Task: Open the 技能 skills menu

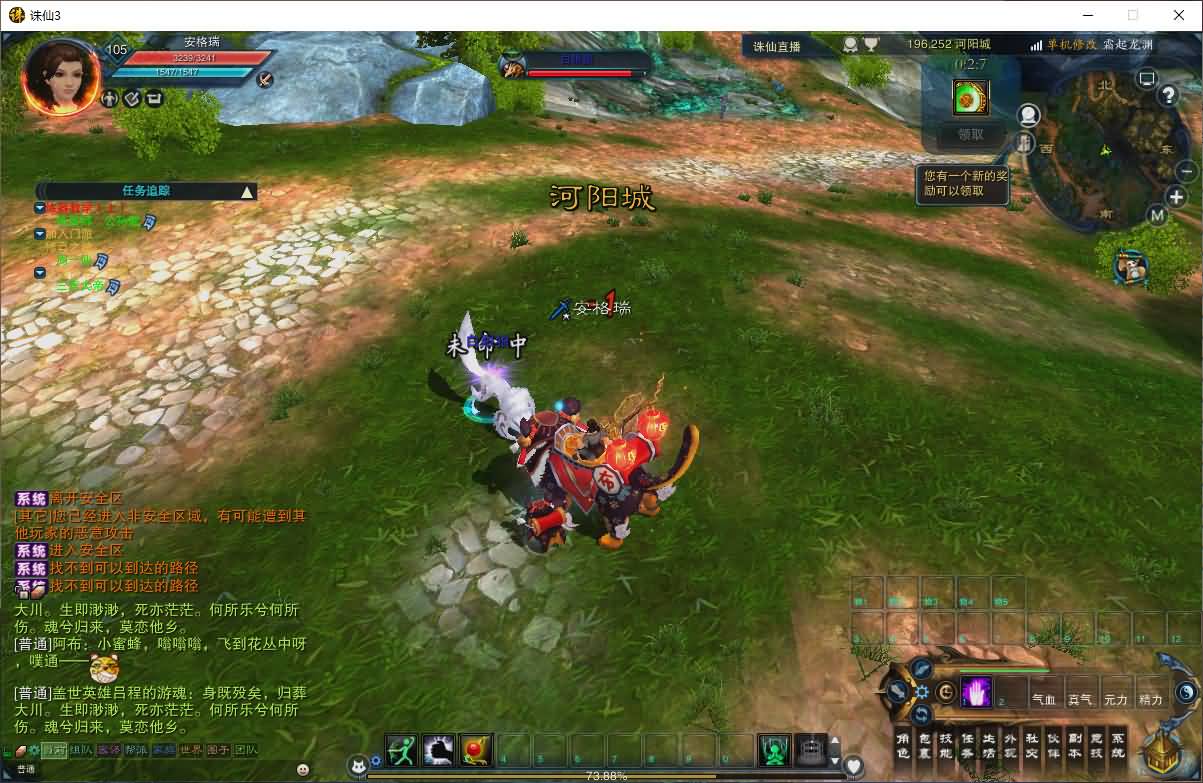Action: 946,745
